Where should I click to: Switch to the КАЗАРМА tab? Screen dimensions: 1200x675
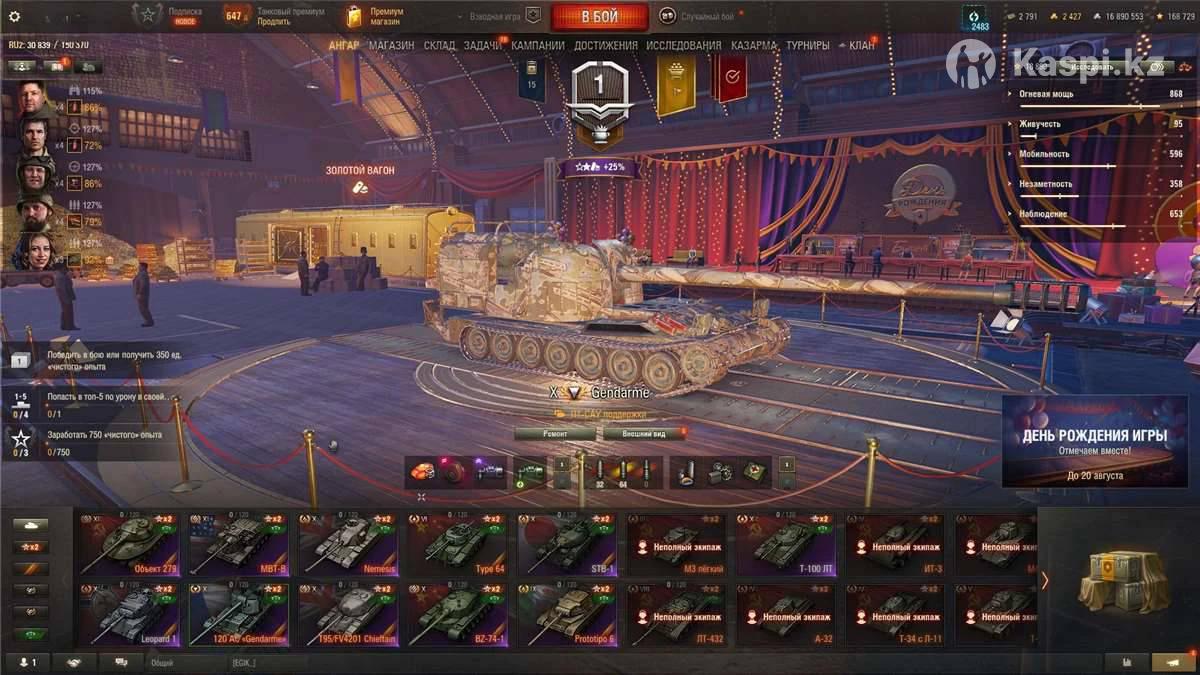point(753,46)
